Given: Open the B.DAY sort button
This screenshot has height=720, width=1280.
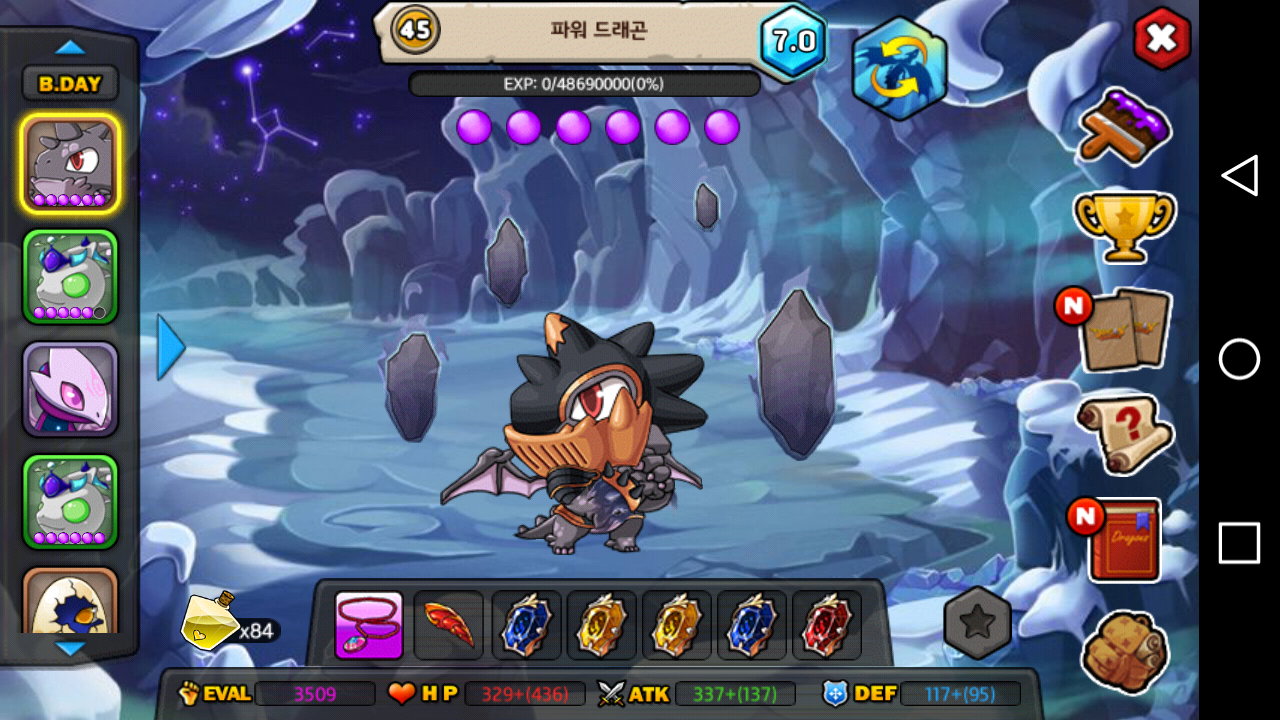Looking at the screenshot, I should click(70, 84).
